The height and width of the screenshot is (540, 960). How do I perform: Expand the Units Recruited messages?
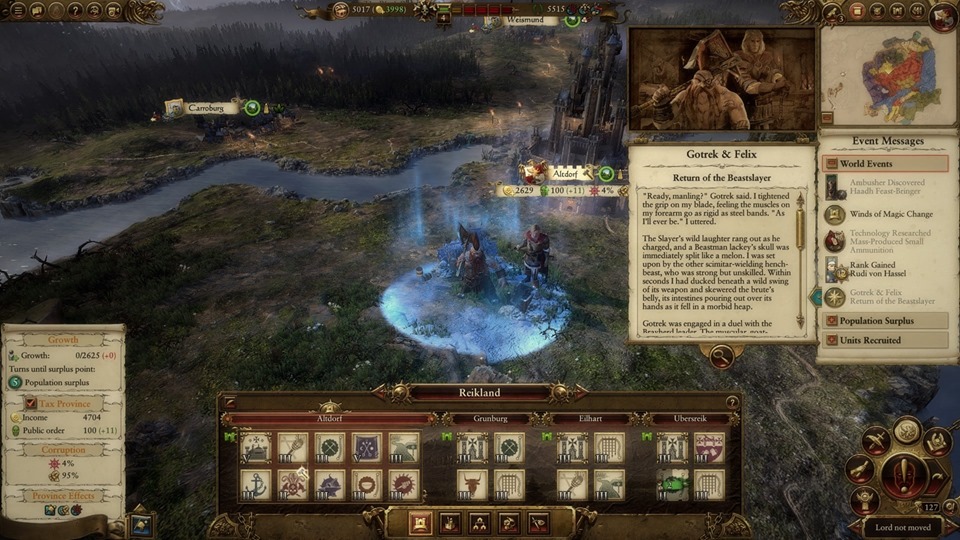pyautogui.click(x=885, y=340)
